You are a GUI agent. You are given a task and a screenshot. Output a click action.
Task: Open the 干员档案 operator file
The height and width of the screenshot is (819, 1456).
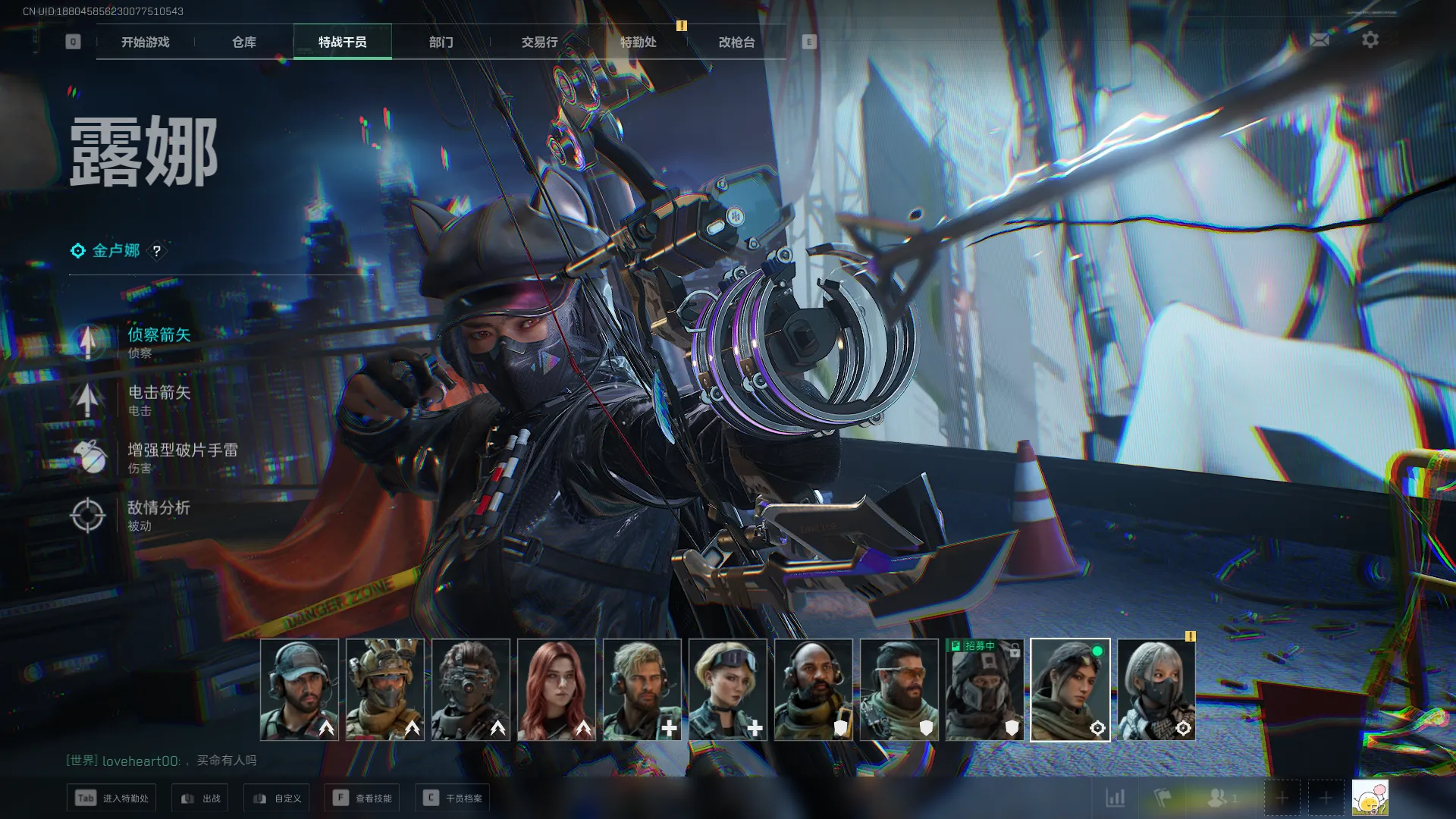pos(453,798)
